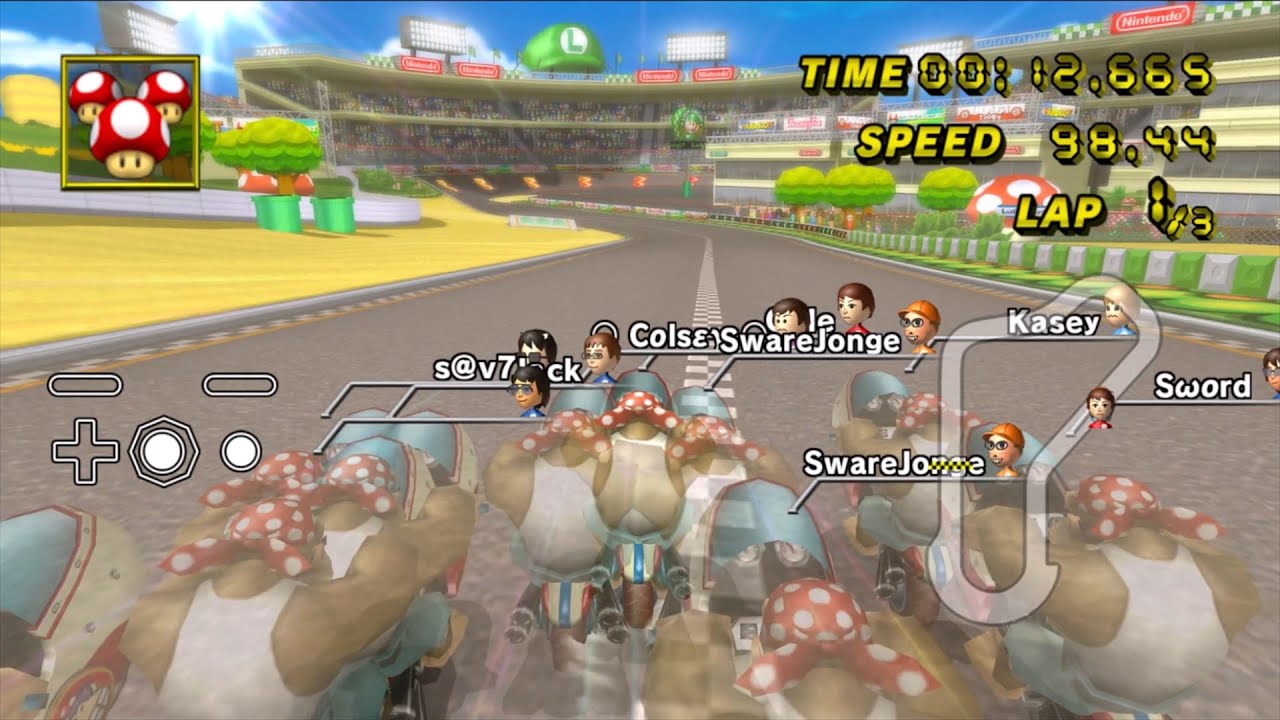Choose the Sword player name tag

point(1202,386)
